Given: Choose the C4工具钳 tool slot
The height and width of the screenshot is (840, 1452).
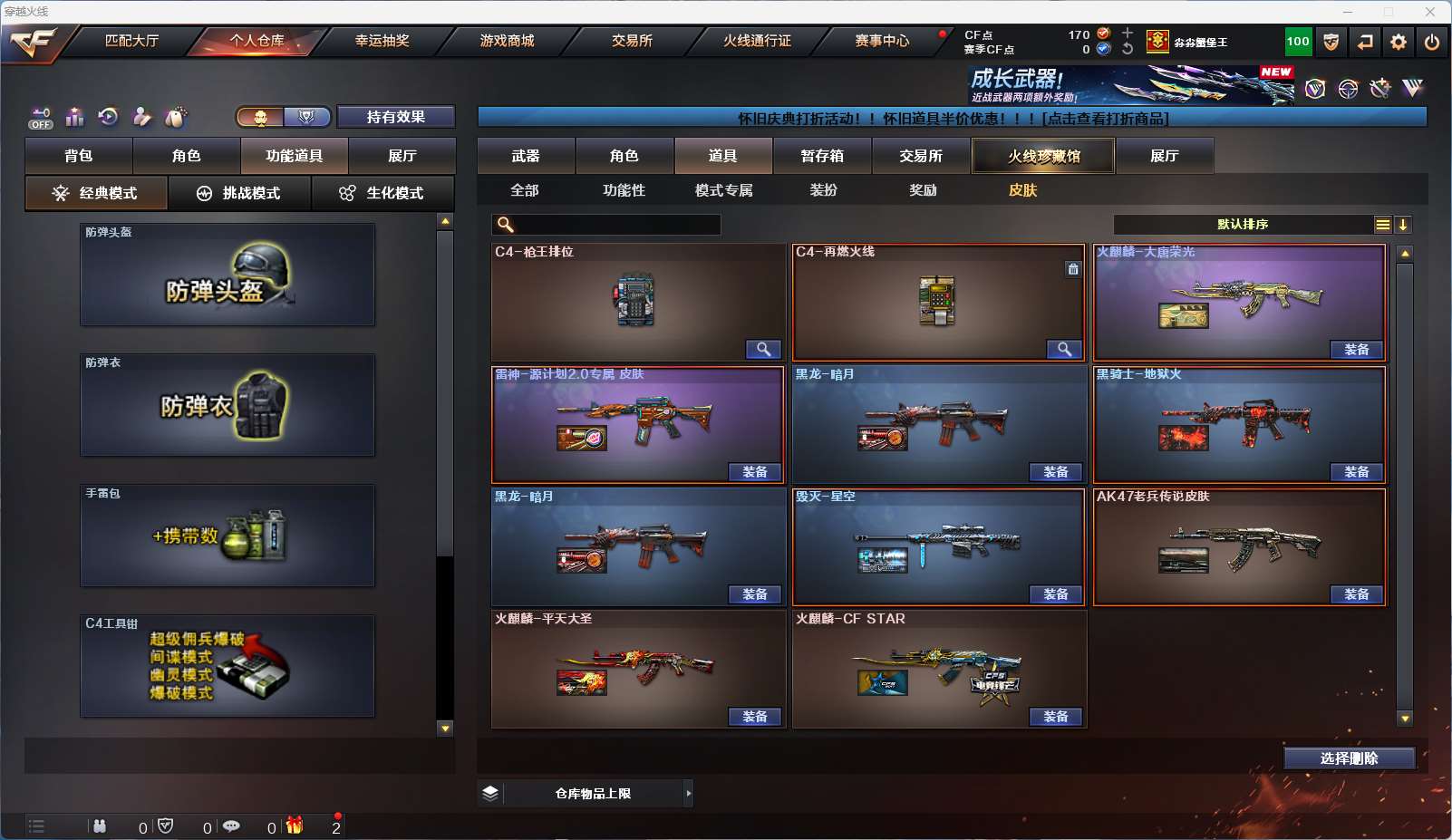Looking at the screenshot, I should tap(227, 666).
